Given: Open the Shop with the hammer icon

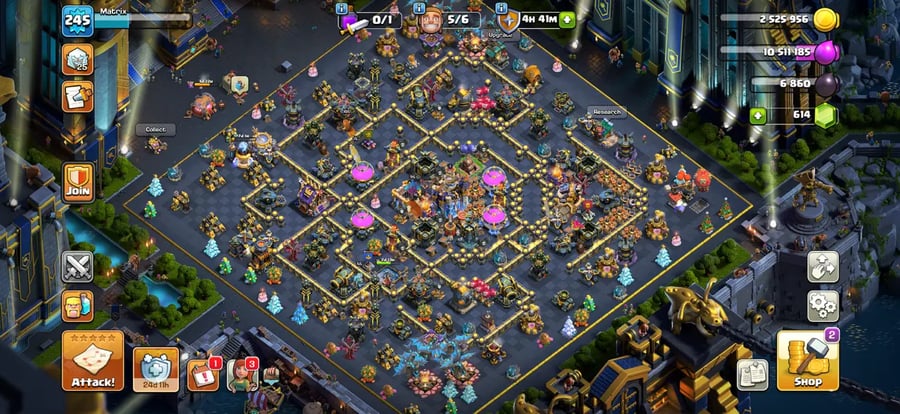Looking at the screenshot, I should click(807, 361).
